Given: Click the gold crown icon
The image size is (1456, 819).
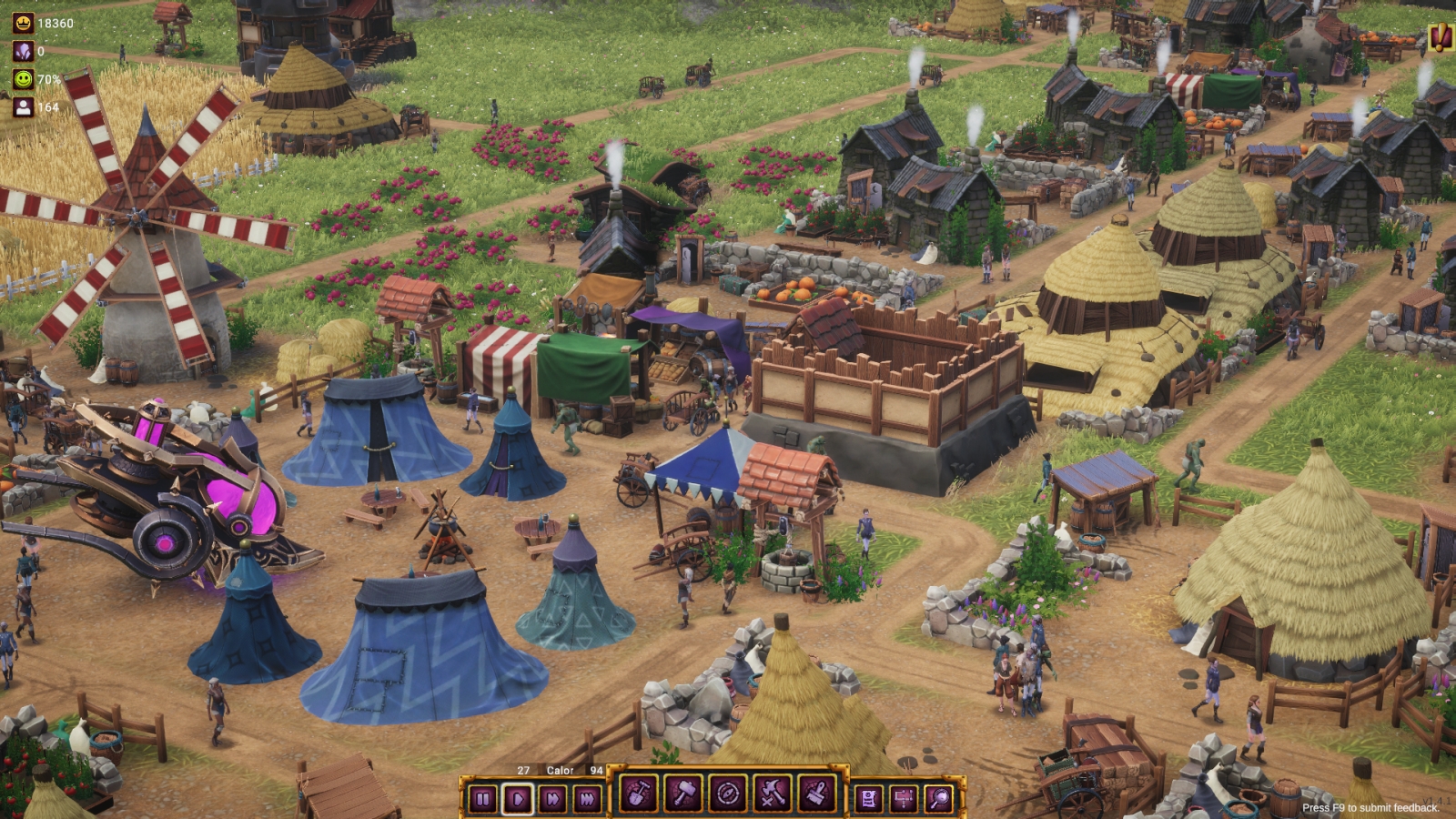Looking at the screenshot, I should coord(23,24).
